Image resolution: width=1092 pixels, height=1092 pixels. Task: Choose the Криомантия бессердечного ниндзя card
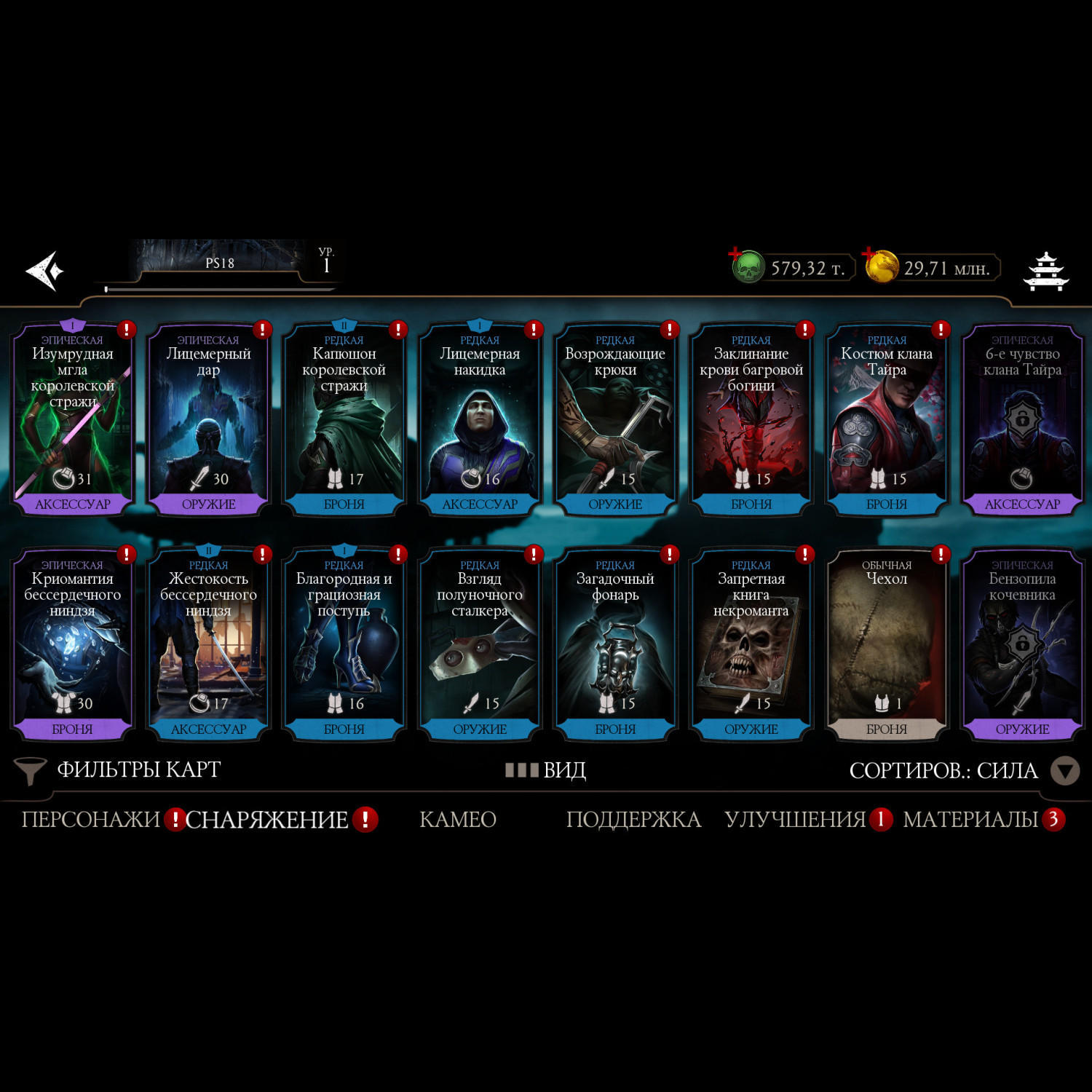click(x=73, y=645)
